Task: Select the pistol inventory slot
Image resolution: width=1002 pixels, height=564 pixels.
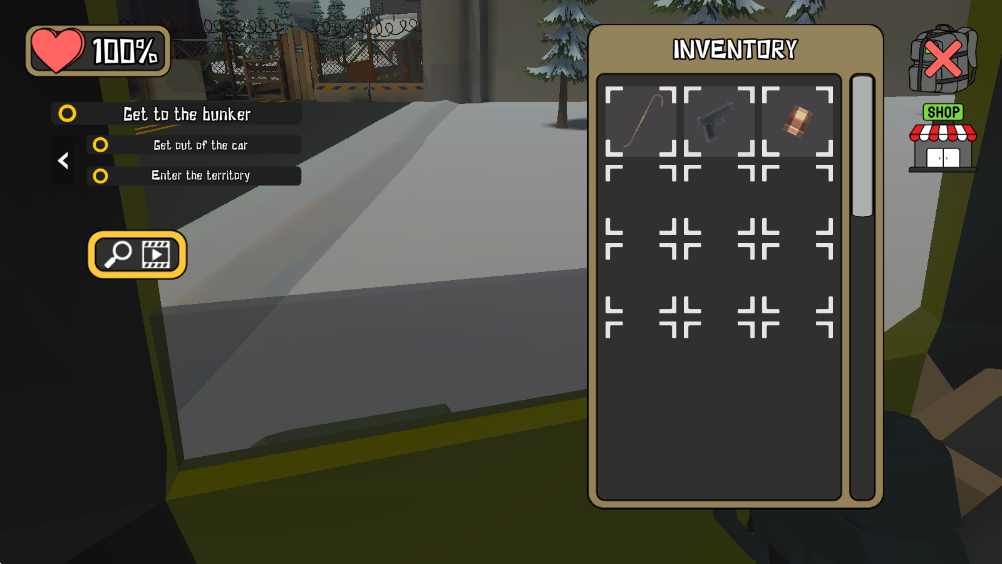Action: (719, 121)
